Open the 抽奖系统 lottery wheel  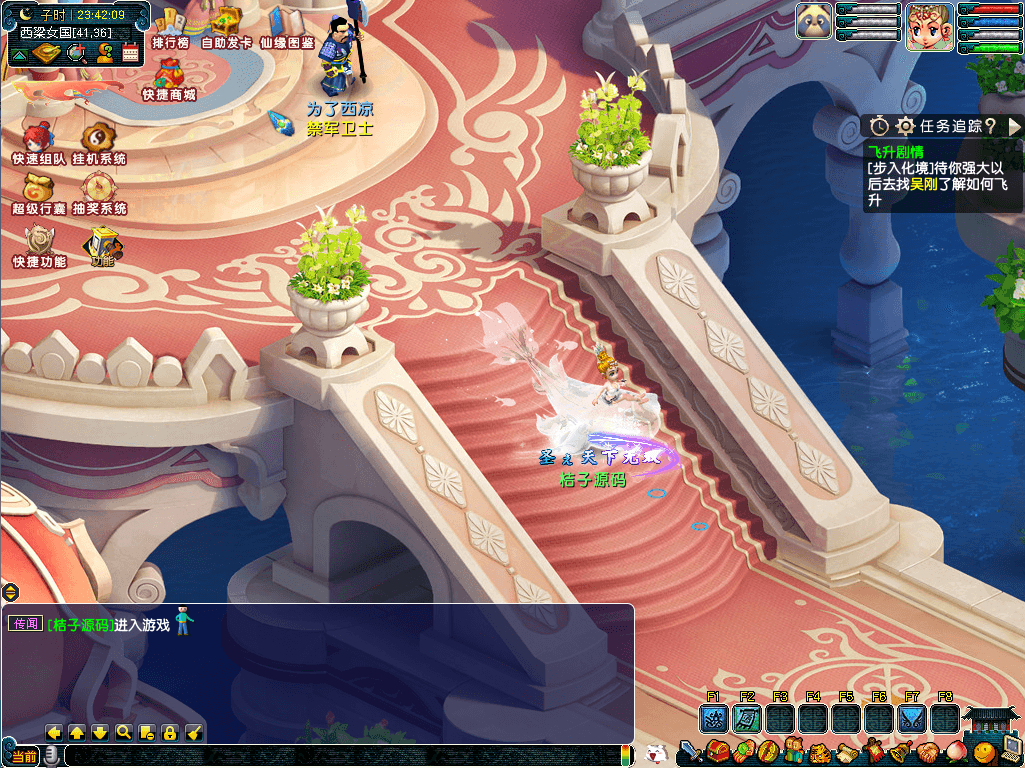98,191
